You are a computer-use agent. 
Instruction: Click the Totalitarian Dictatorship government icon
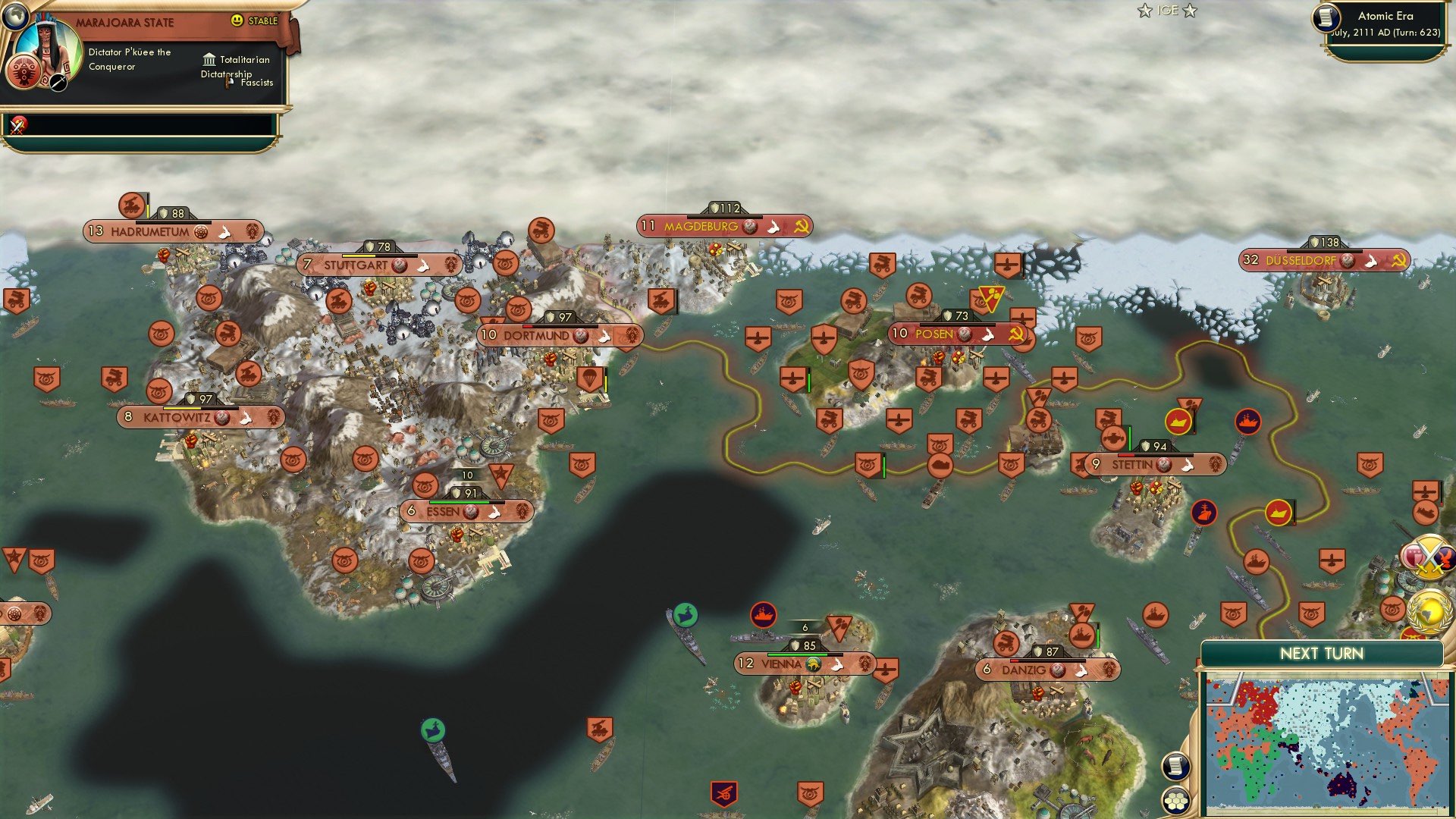[x=209, y=59]
